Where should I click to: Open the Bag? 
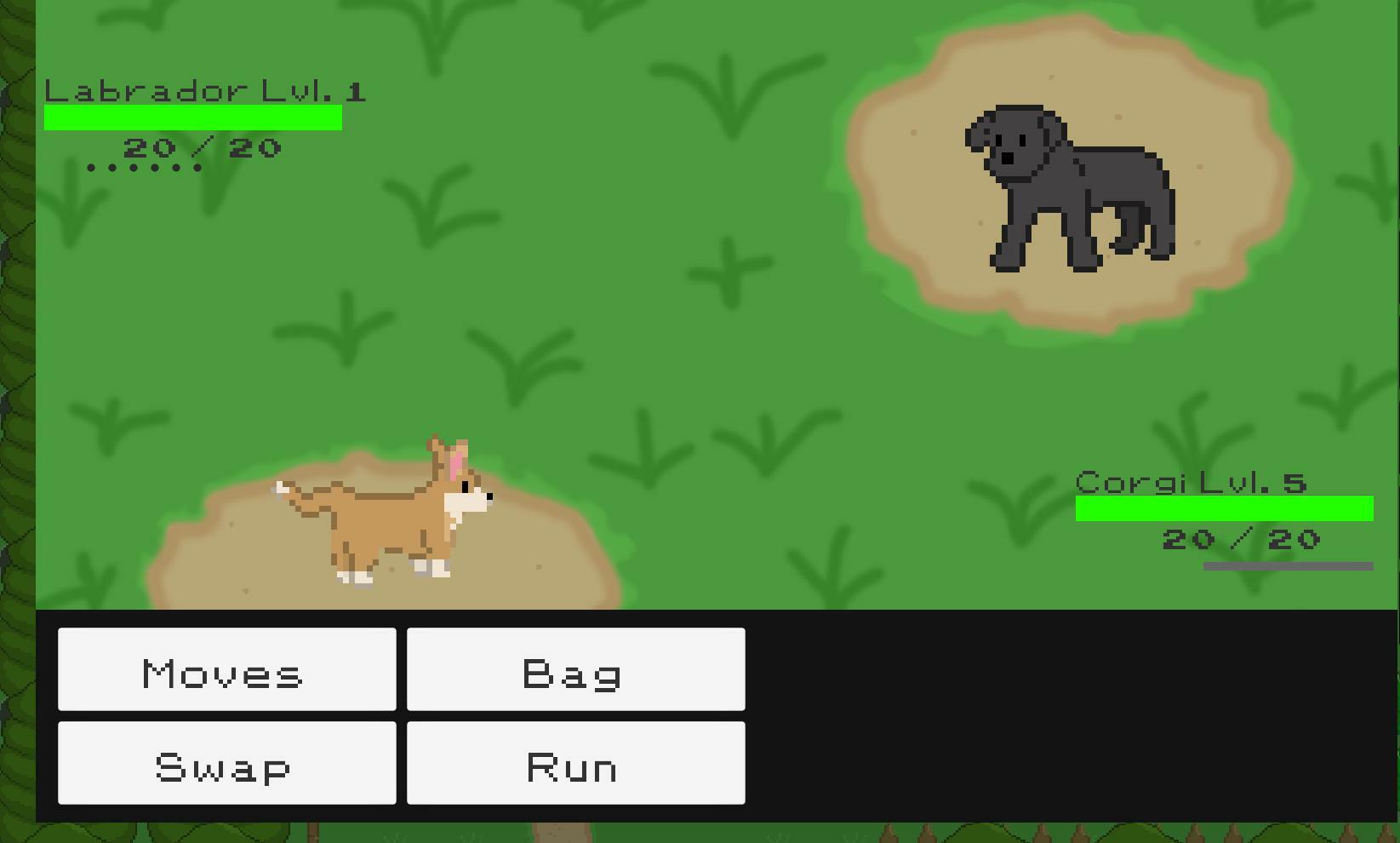574,669
